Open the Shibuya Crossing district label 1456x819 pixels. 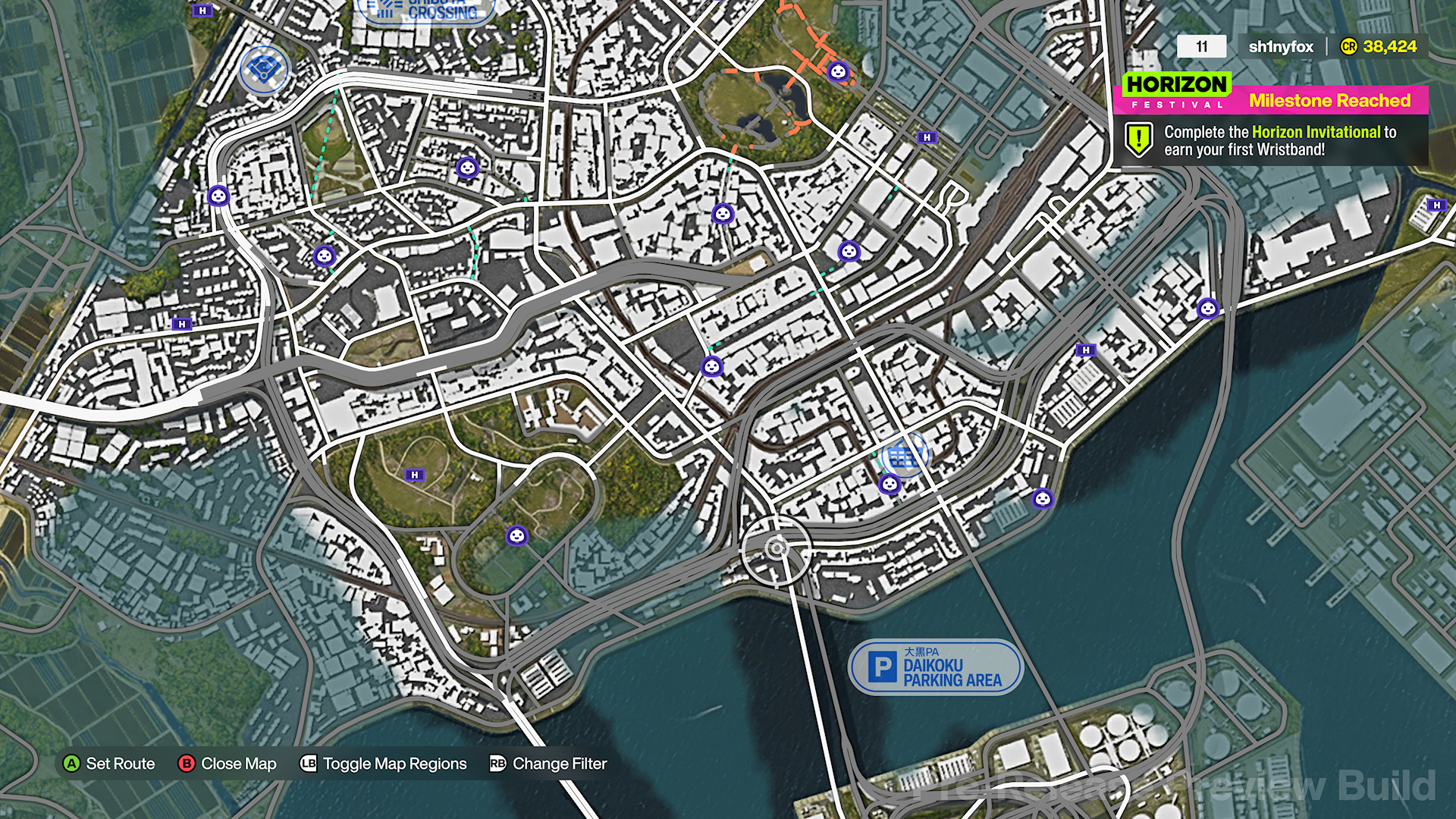[x=423, y=11]
